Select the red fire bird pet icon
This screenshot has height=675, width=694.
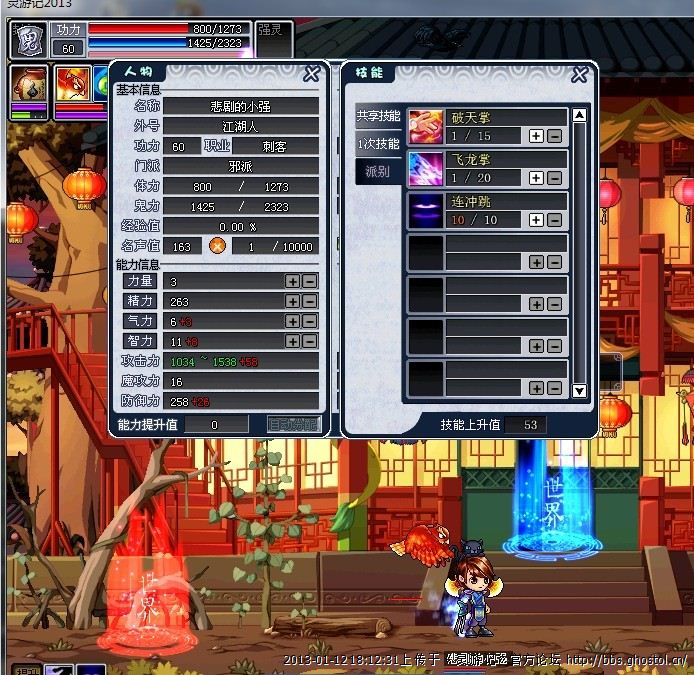click(72, 85)
